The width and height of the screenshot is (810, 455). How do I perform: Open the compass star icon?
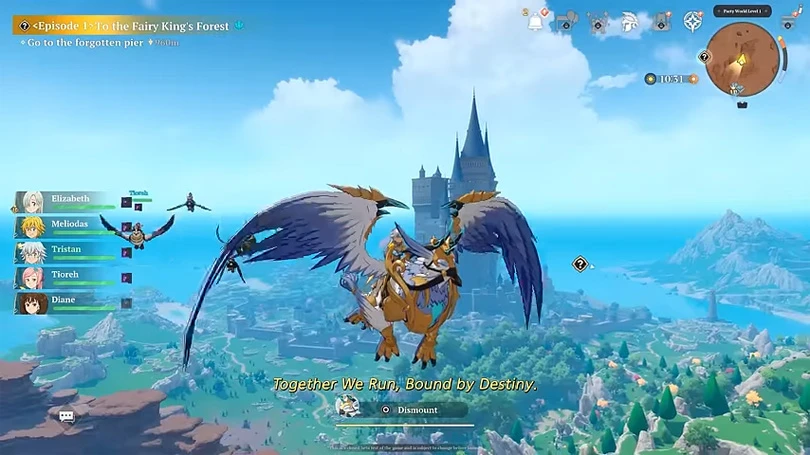coord(692,21)
